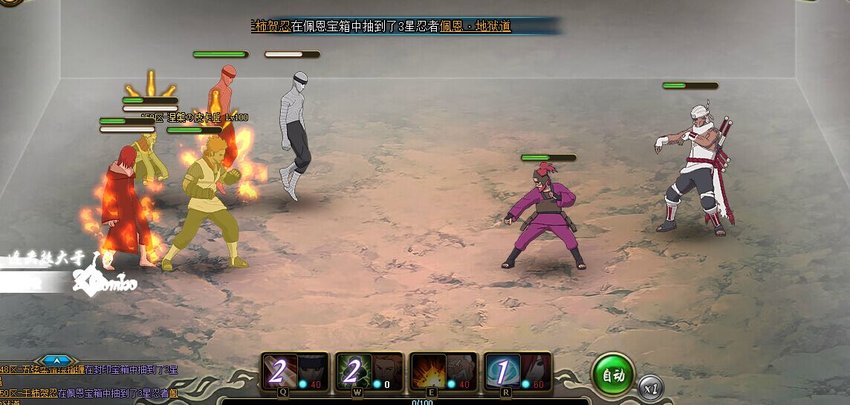Trigger the E fire explosion skill
This screenshot has width=850, height=405.
[x=443, y=372]
